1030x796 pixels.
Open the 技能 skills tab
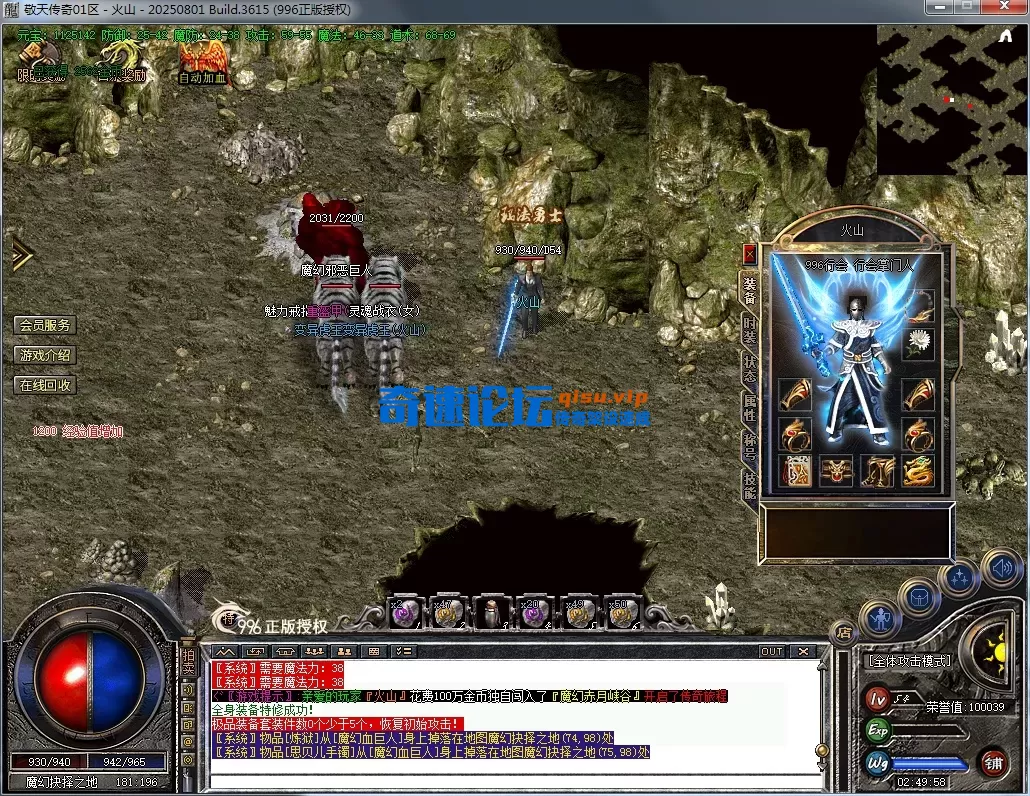click(749, 484)
